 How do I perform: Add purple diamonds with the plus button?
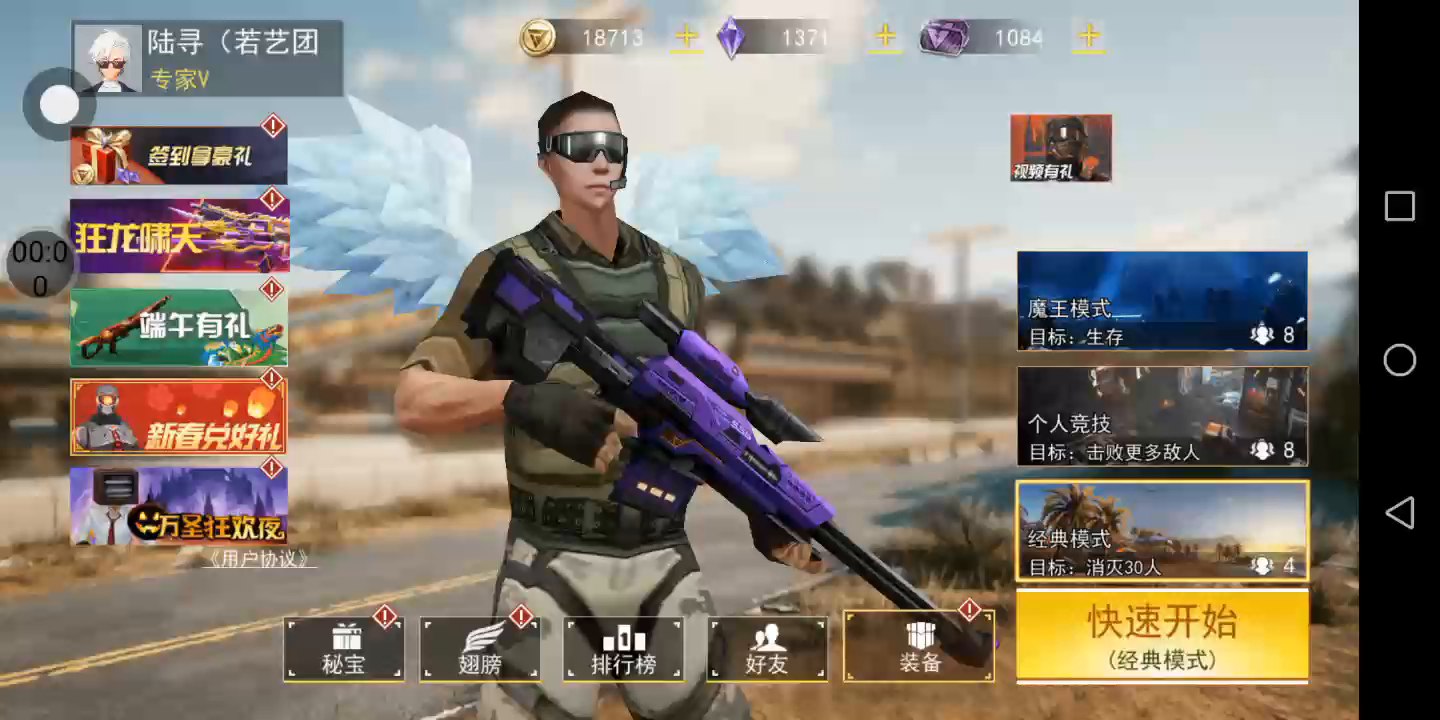tap(885, 38)
